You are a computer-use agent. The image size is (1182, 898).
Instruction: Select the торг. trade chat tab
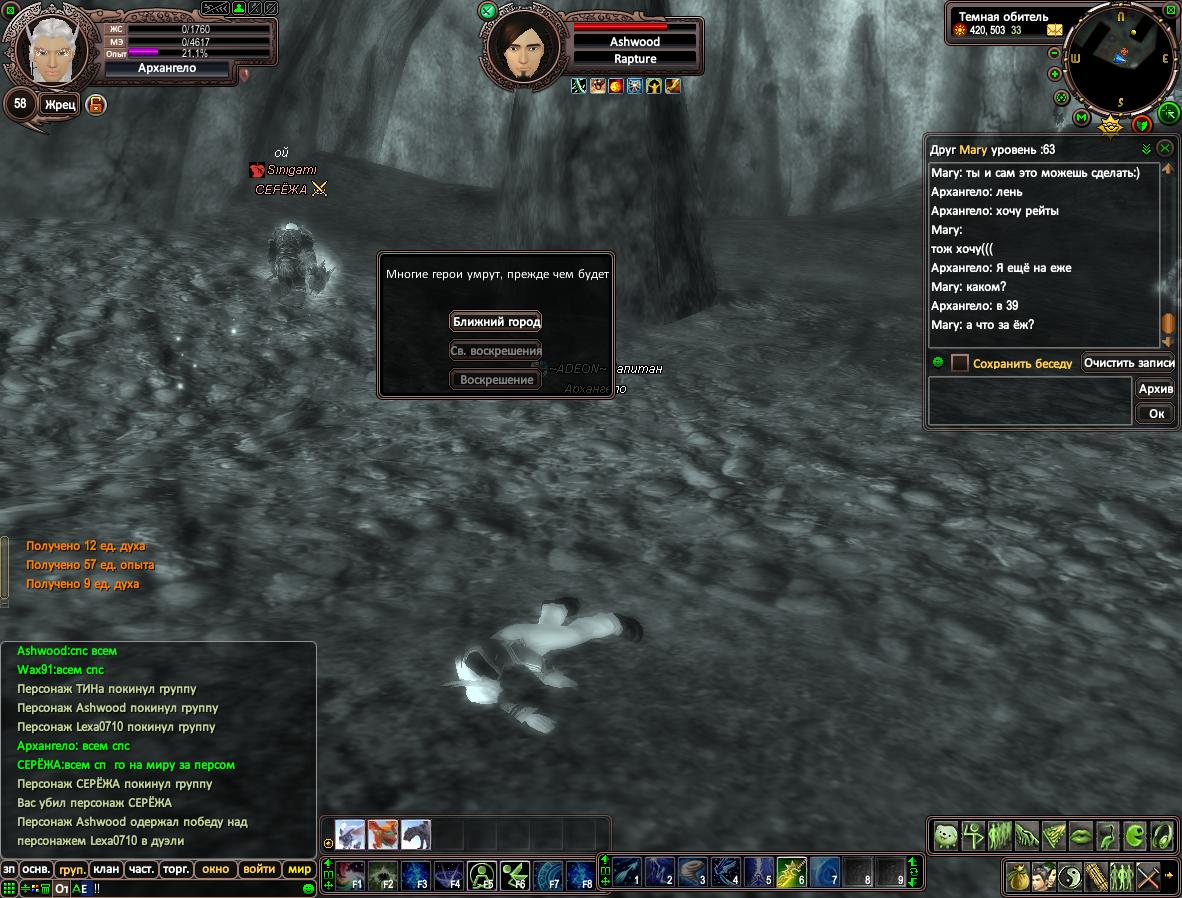[176, 869]
